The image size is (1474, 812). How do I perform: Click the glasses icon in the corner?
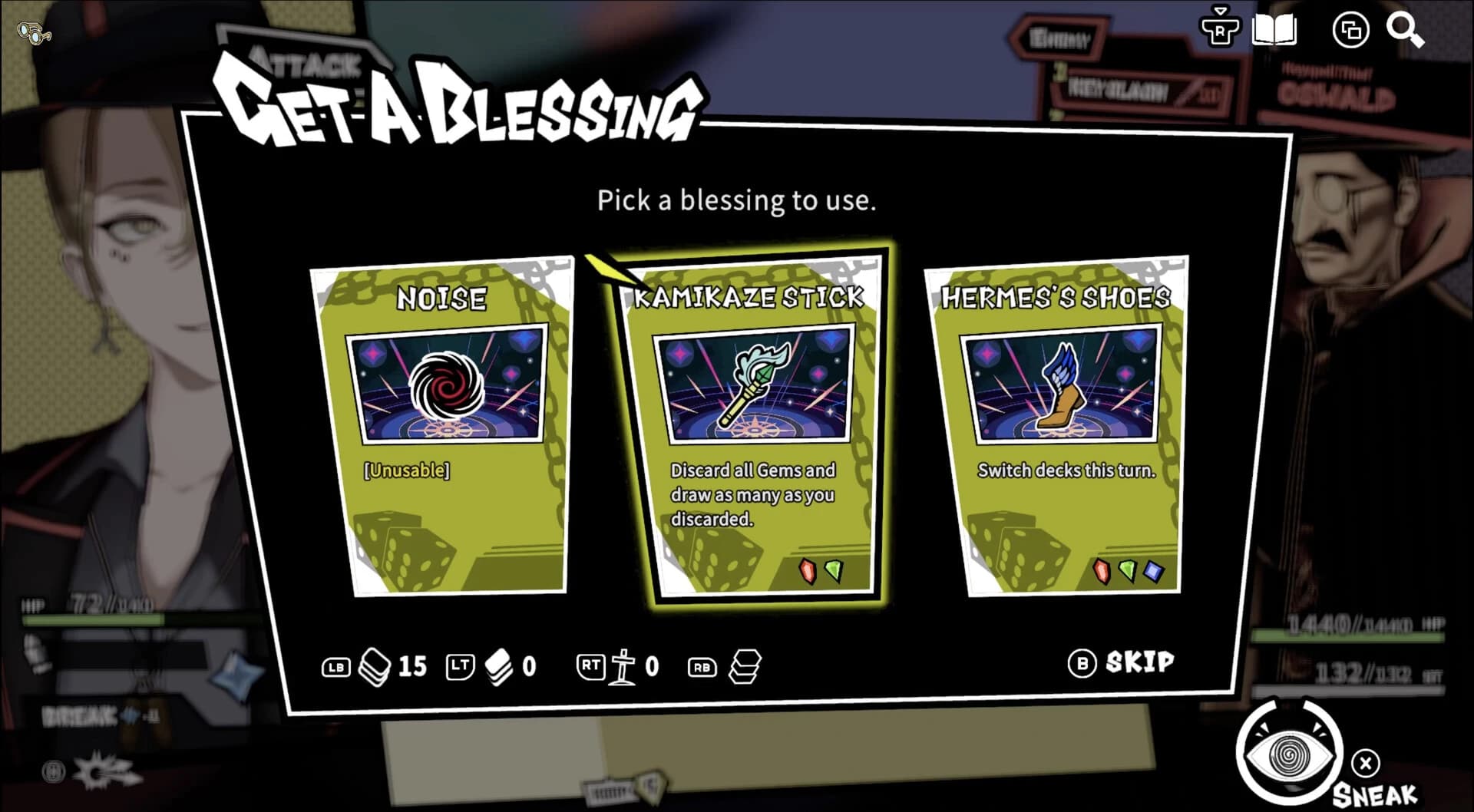[35, 33]
